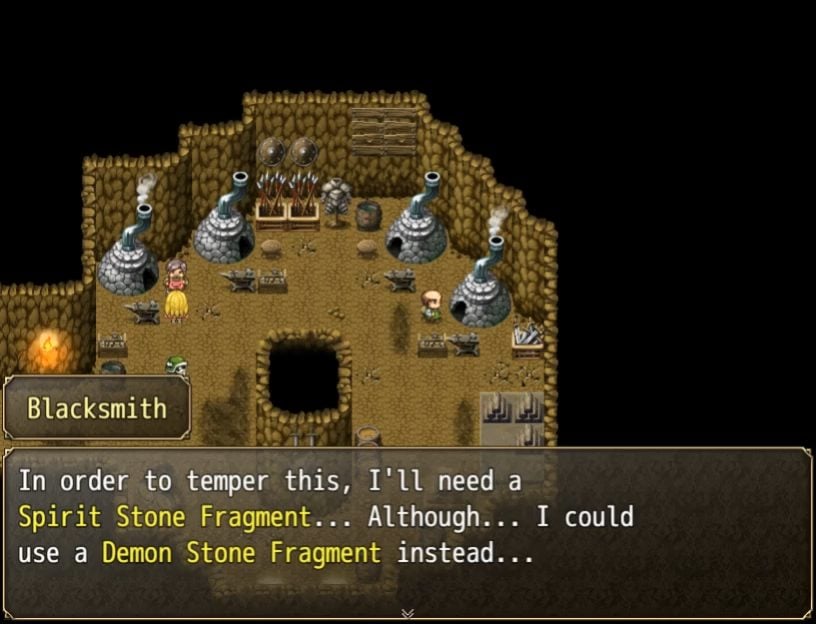This screenshot has height=624, width=816.
Task: Click the continue arrow below the dialogue text
Action: pyautogui.click(x=407, y=613)
